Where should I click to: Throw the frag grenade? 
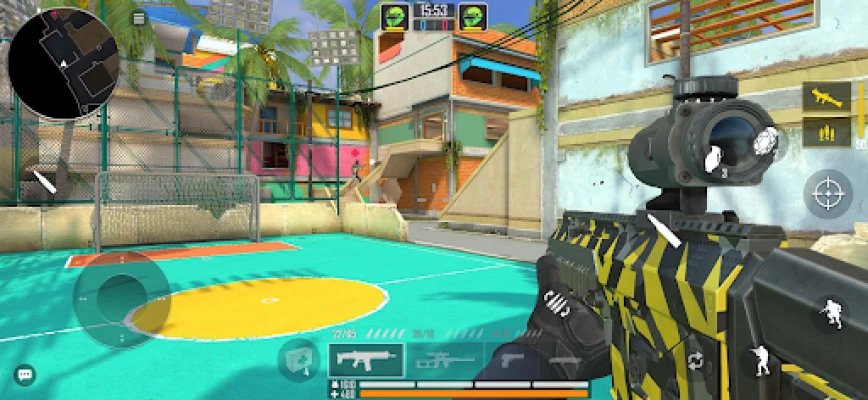click(x=710, y=157)
